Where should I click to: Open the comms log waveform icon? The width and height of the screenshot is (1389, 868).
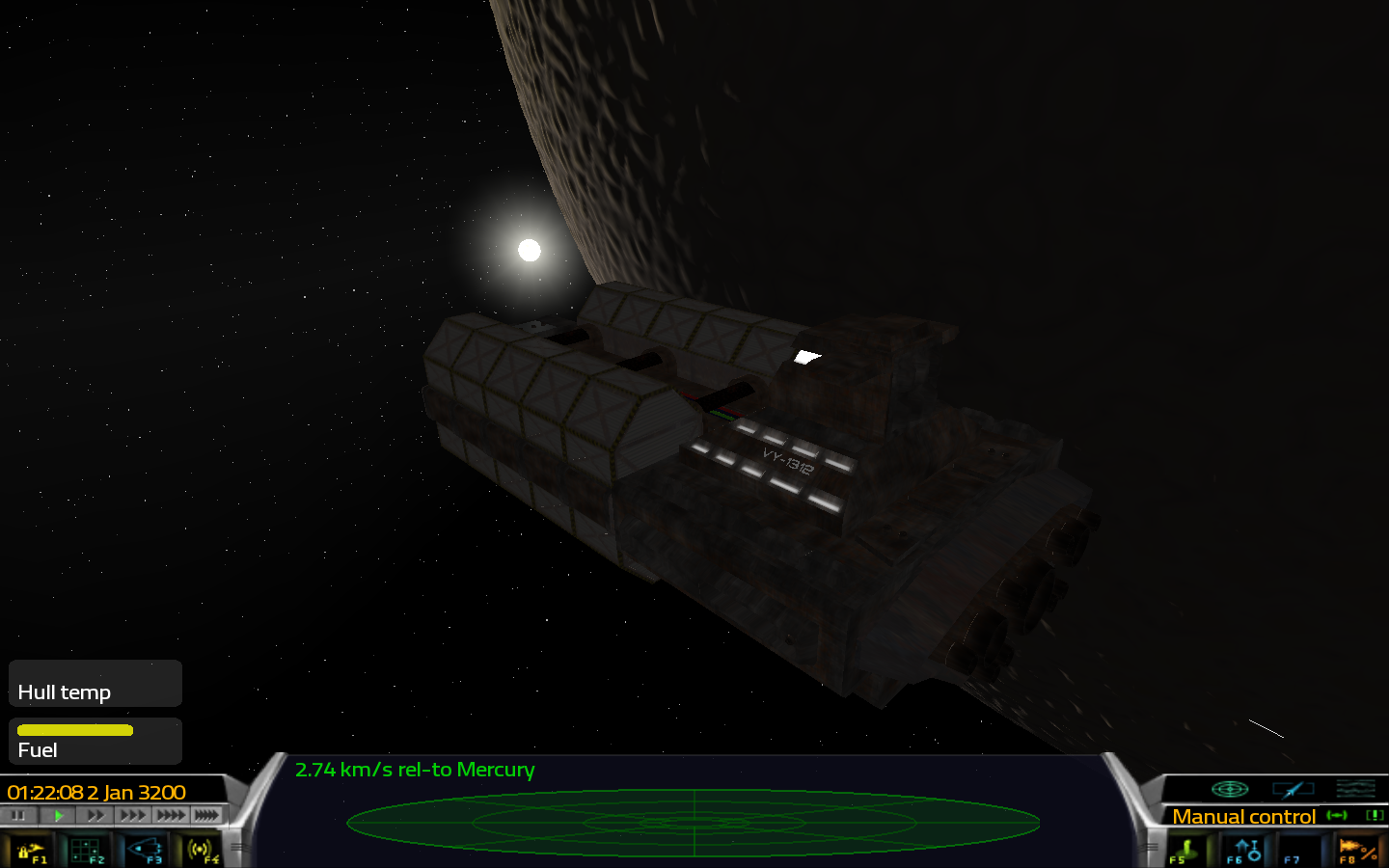1357,789
